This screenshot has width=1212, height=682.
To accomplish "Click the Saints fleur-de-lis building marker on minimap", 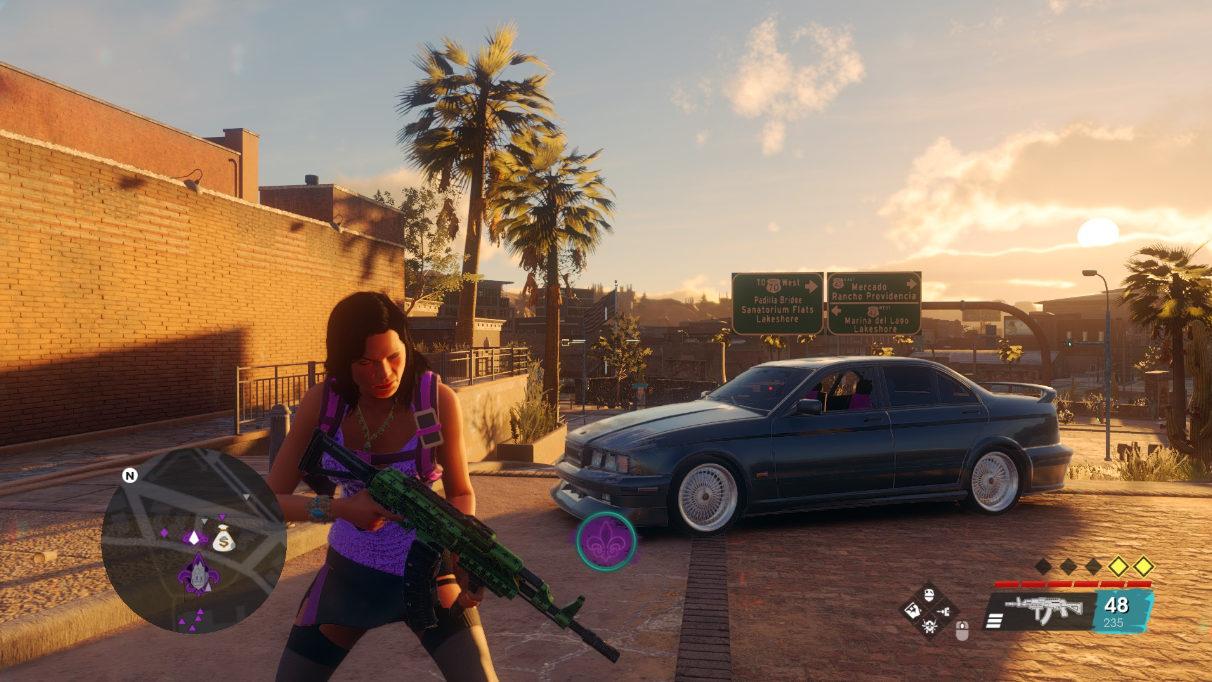I will click(198, 576).
